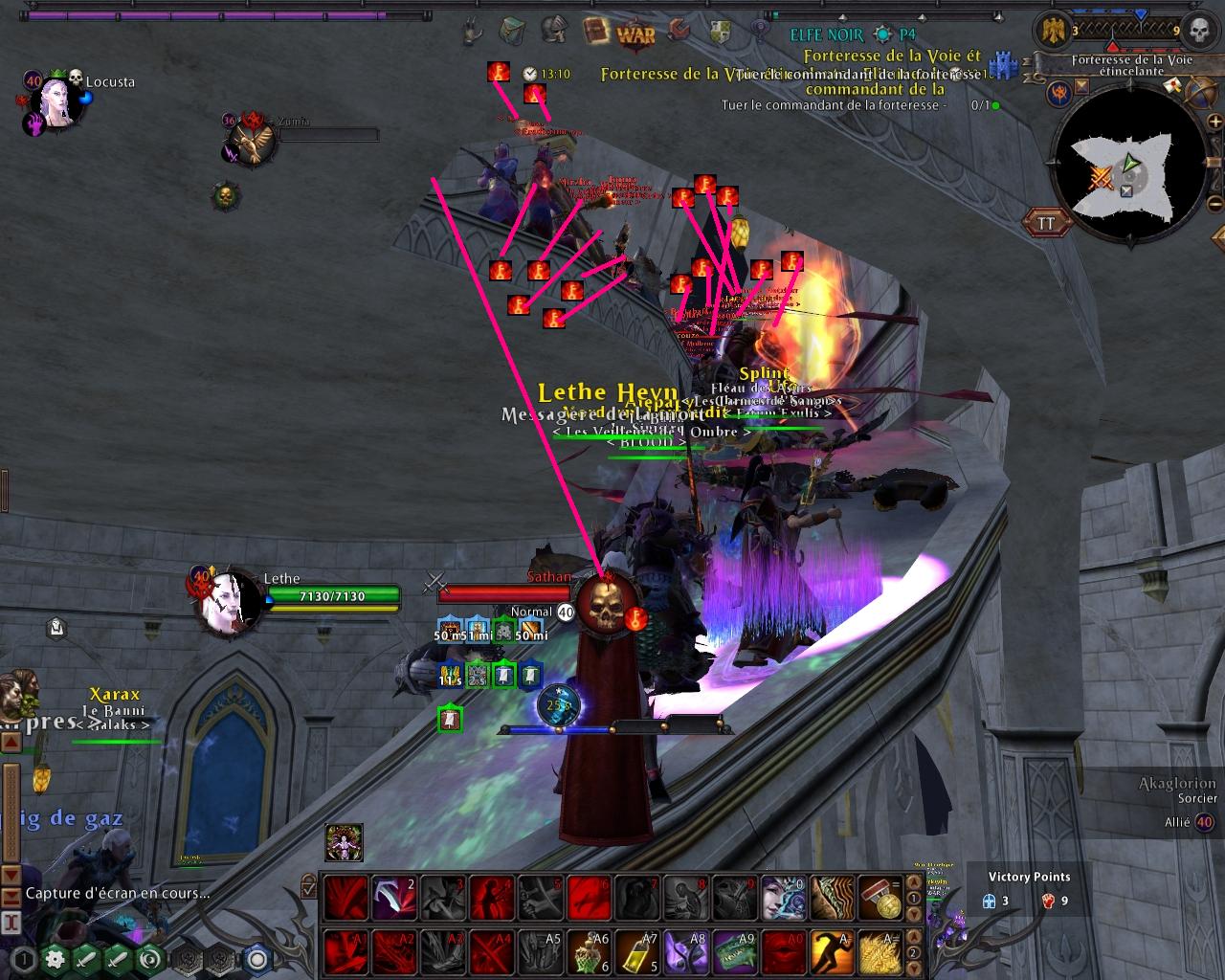Activate the green gear tactic slot
1225x980 pixels.
(55, 959)
